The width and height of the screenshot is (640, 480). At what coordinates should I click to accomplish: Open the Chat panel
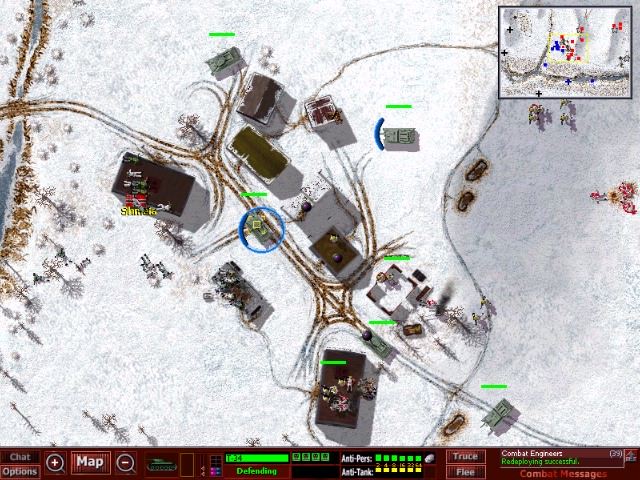[x=20, y=457]
